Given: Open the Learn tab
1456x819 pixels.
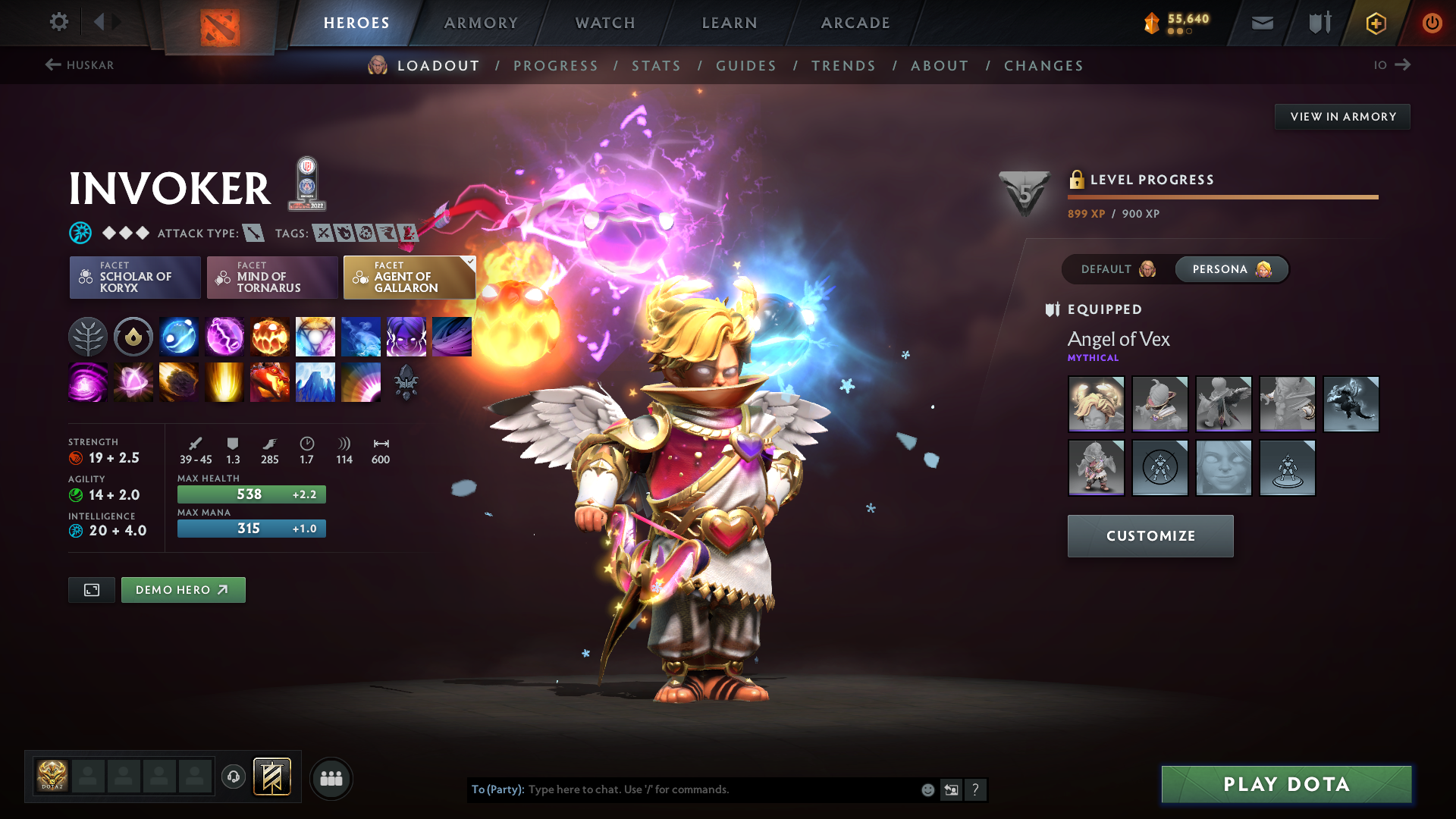Looking at the screenshot, I should pos(730,23).
